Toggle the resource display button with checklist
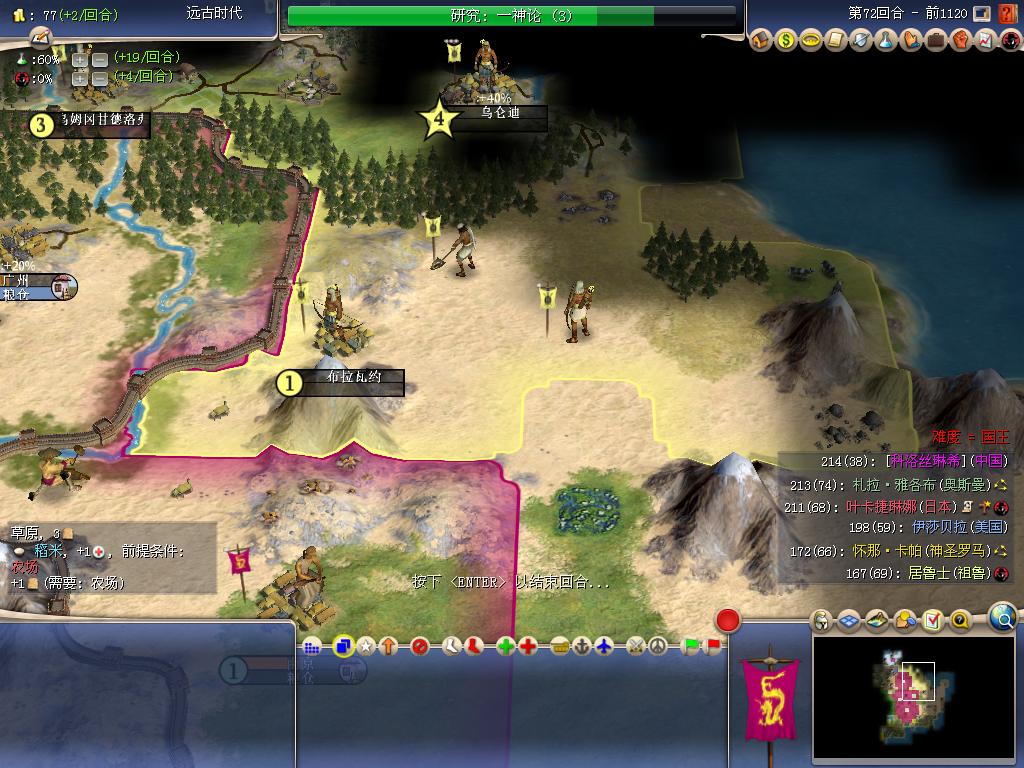Image resolution: width=1024 pixels, height=768 pixels. point(933,621)
